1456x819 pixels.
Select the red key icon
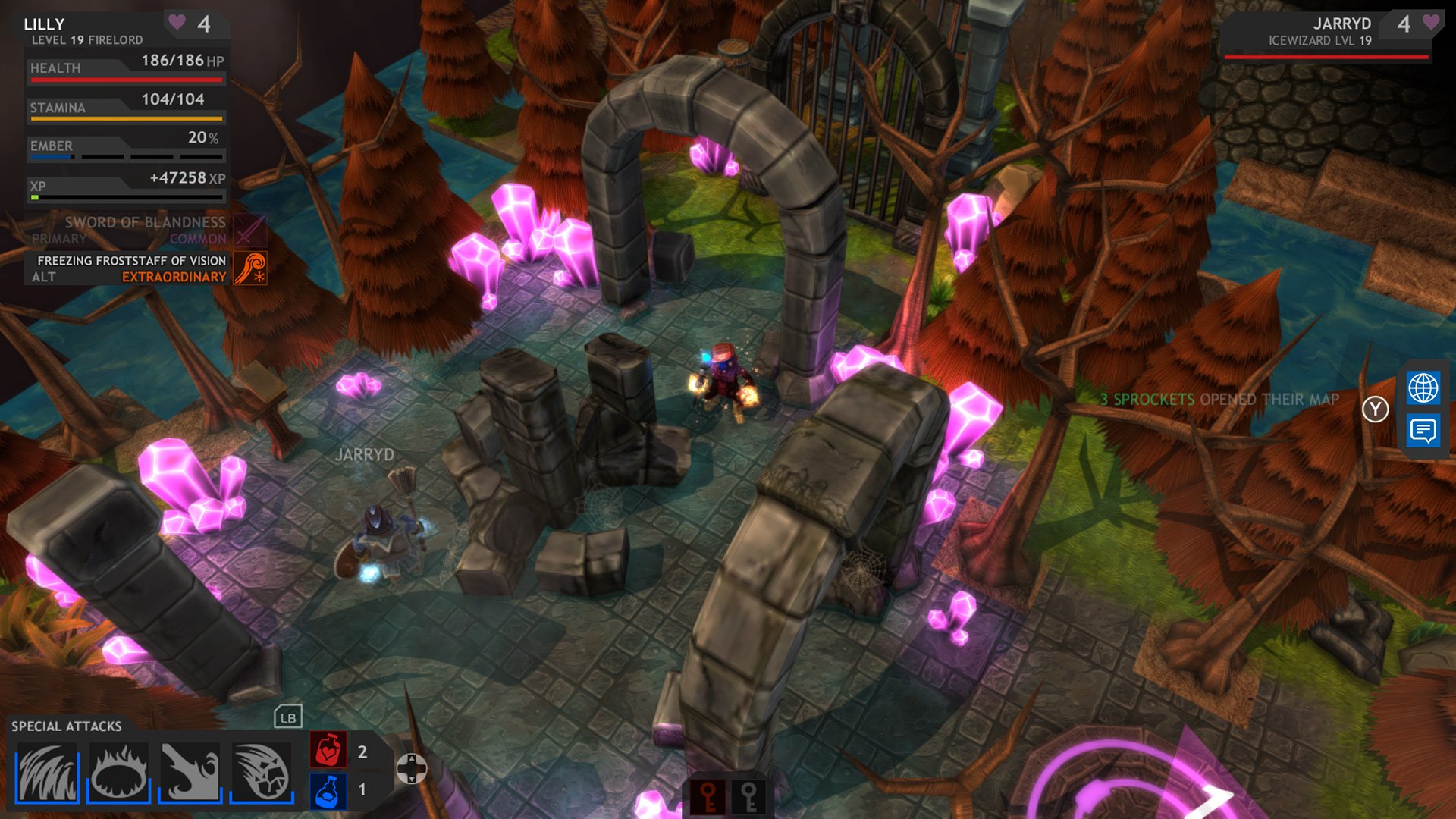pos(708,797)
